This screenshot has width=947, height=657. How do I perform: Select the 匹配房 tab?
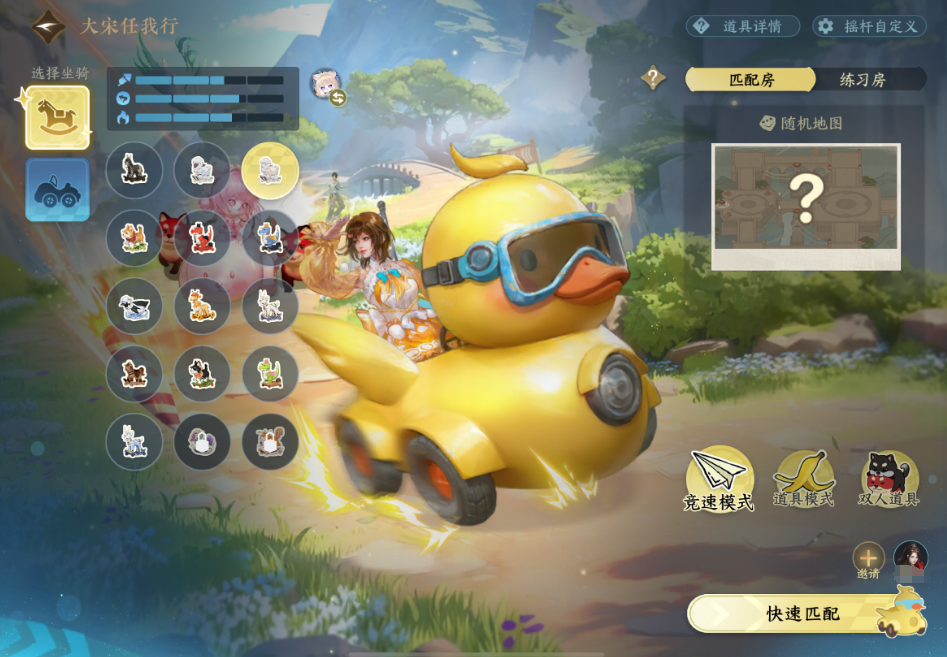751,80
